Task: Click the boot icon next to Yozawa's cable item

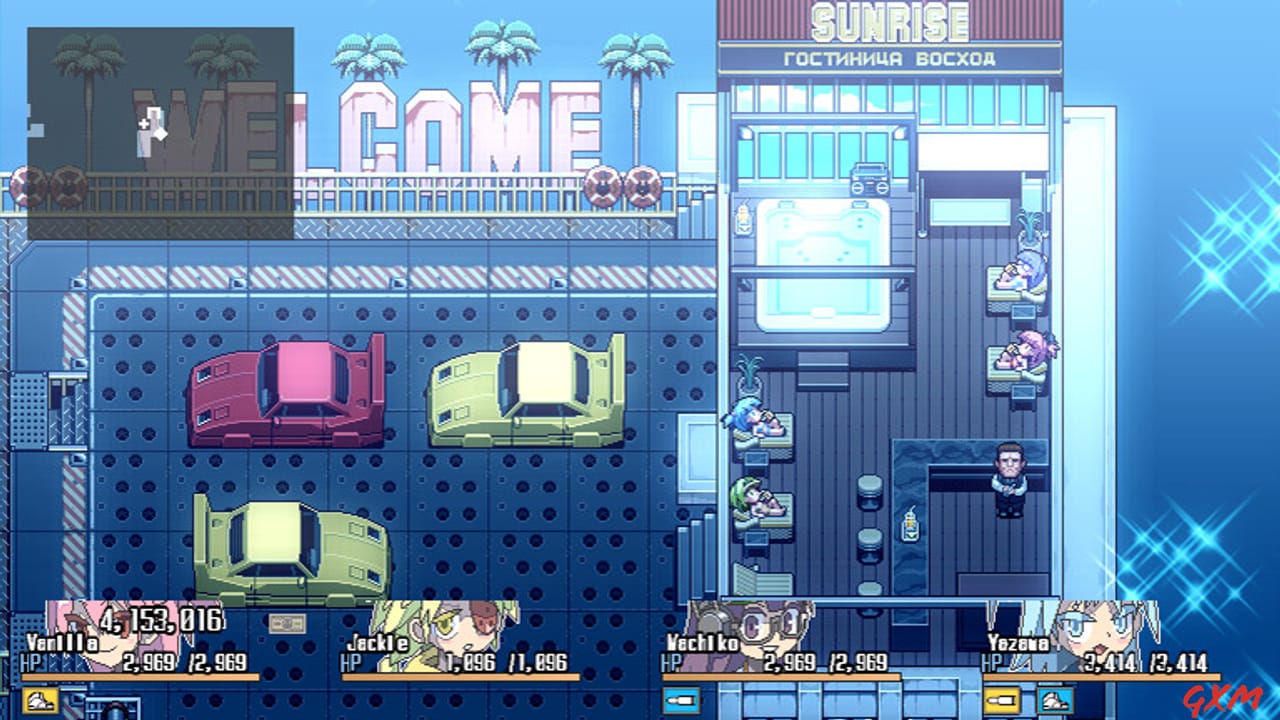Action: pos(1056,698)
